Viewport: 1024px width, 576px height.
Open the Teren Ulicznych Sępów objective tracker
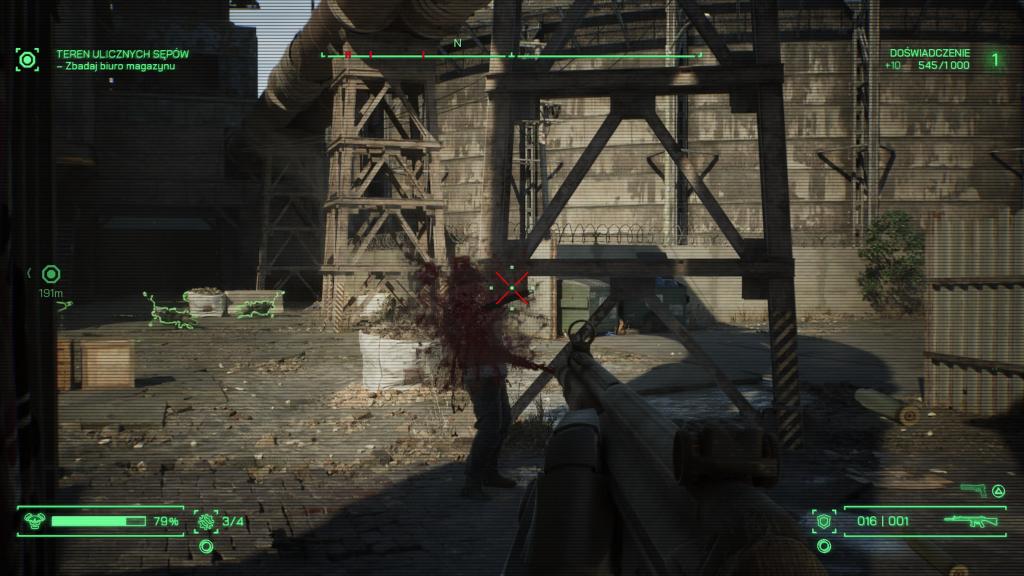122,59
